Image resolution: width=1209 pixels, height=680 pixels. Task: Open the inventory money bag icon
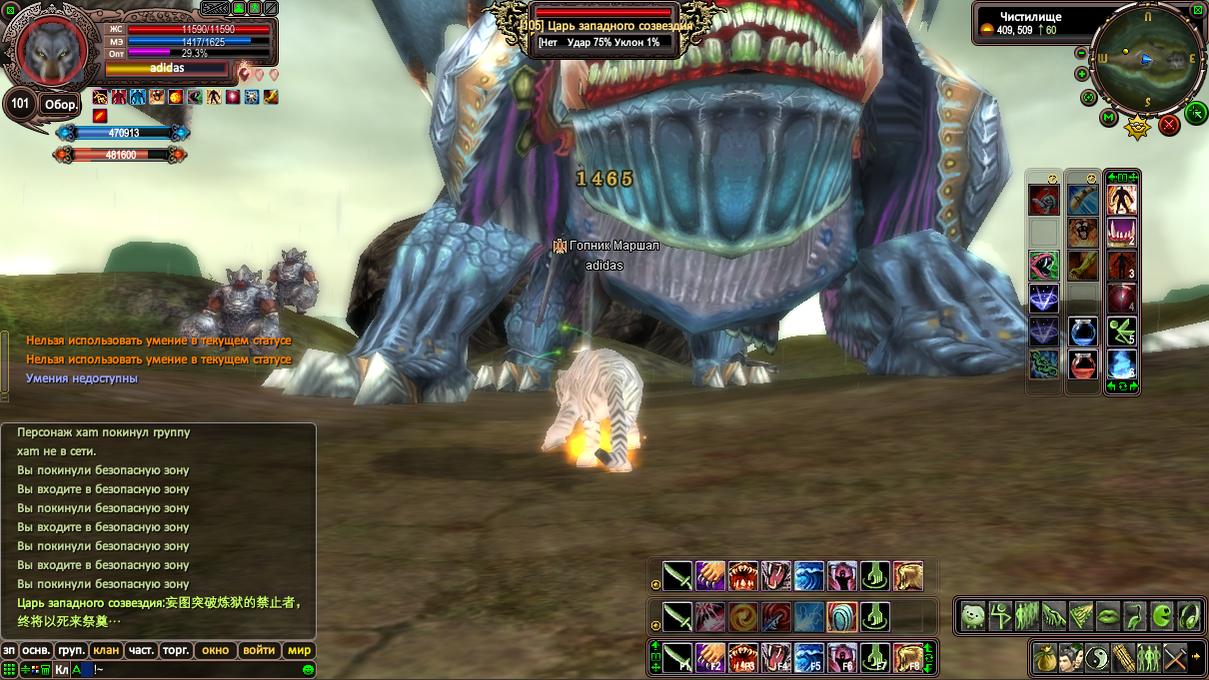(1046, 657)
